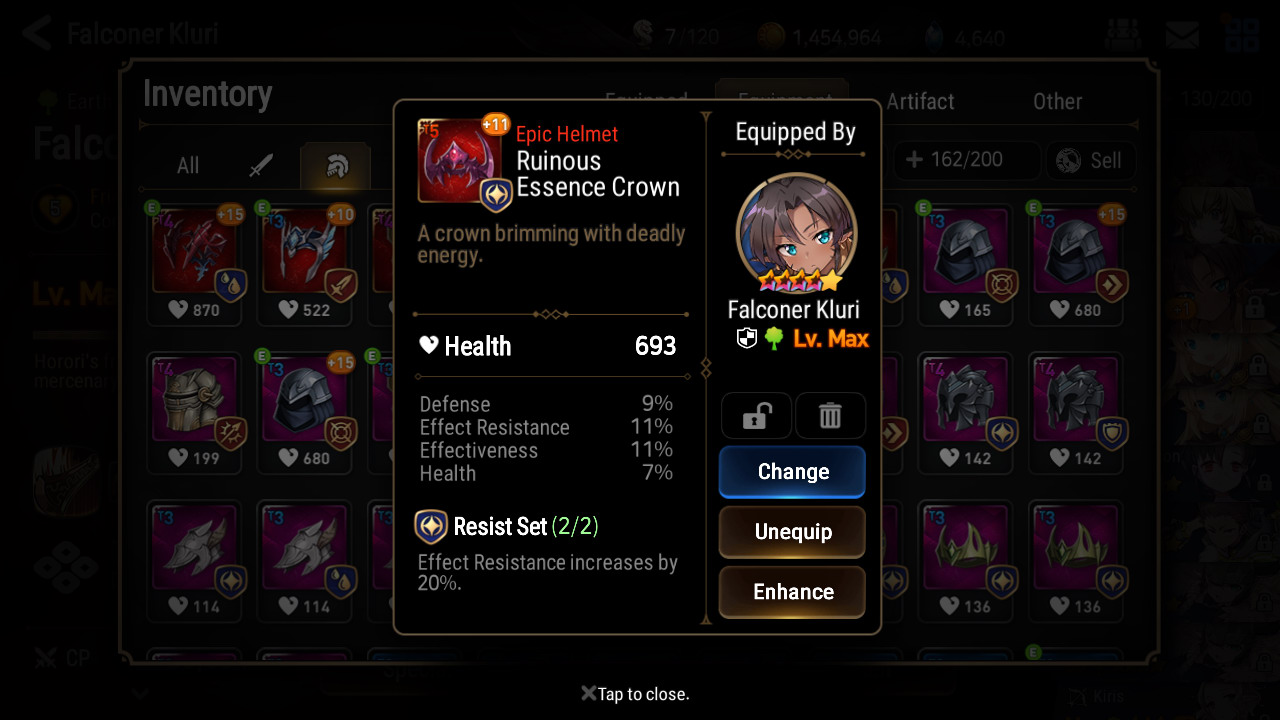Select the 870 health helmet slot
1280x720 pixels.
[x=197, y=262]
